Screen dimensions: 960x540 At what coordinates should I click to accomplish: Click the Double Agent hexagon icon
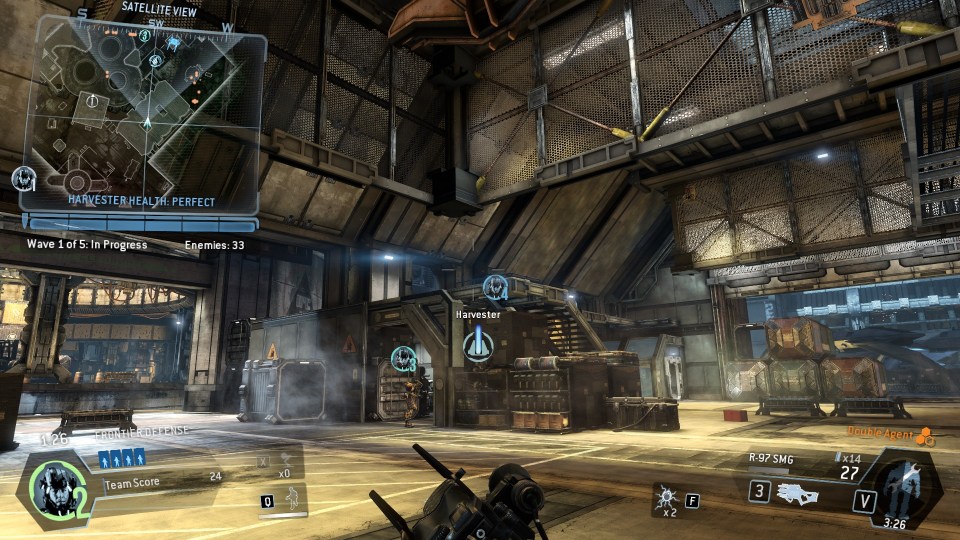coord(924,436)
